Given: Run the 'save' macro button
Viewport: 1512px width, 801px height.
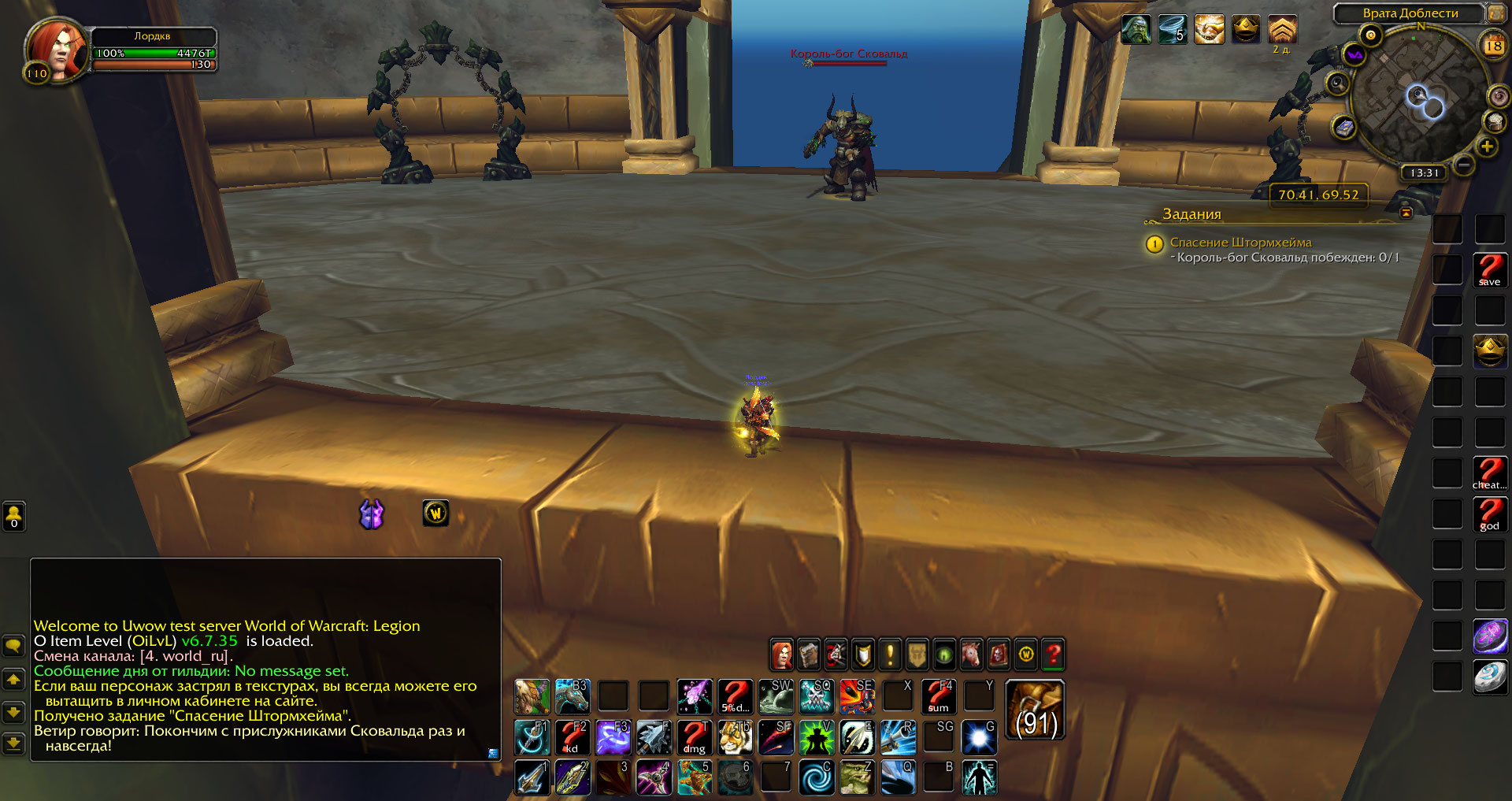Looking at the screenshot, I should tap(1489, 269).
